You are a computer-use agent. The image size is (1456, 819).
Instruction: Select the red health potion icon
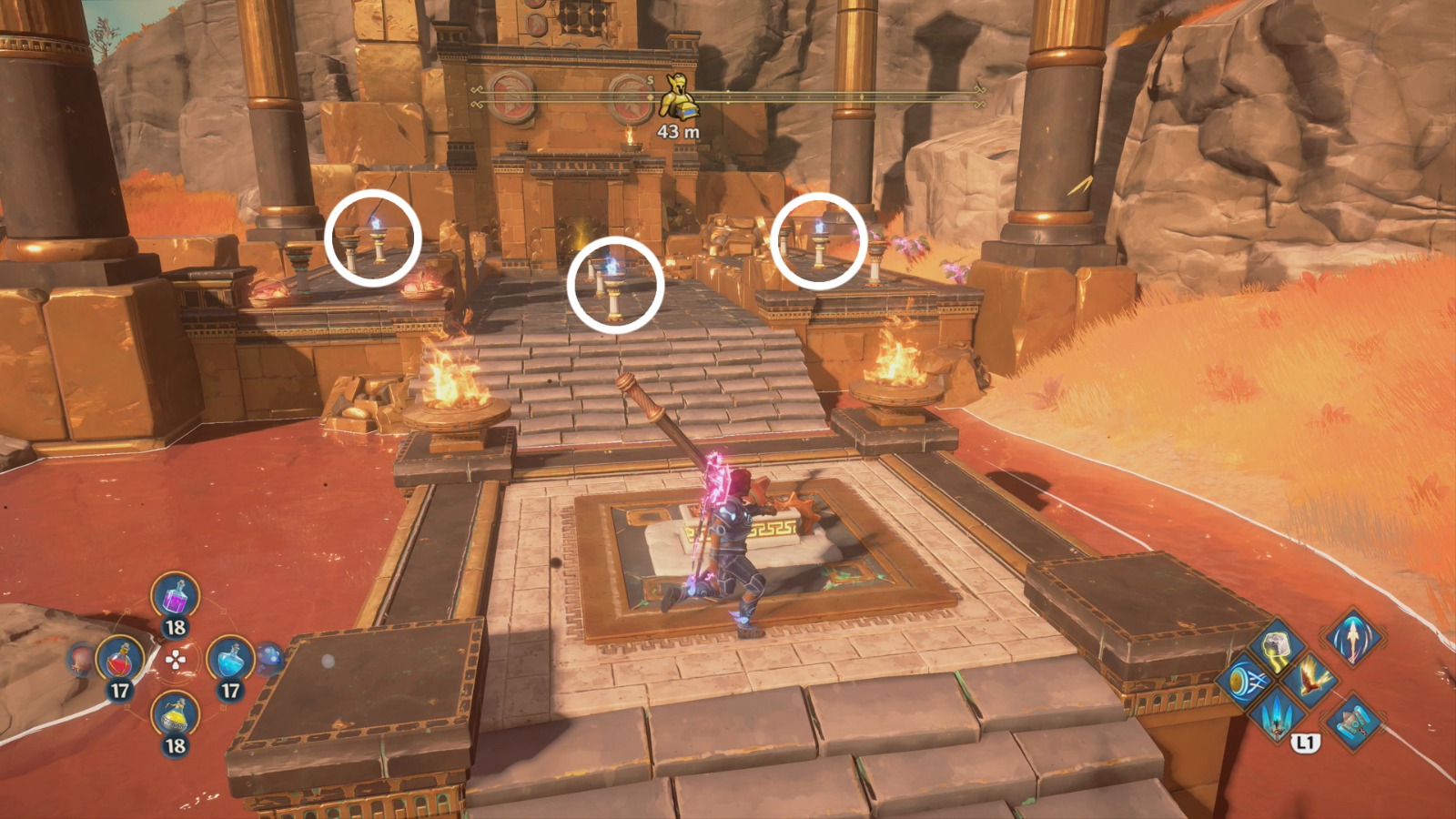[x=120, y=661]
